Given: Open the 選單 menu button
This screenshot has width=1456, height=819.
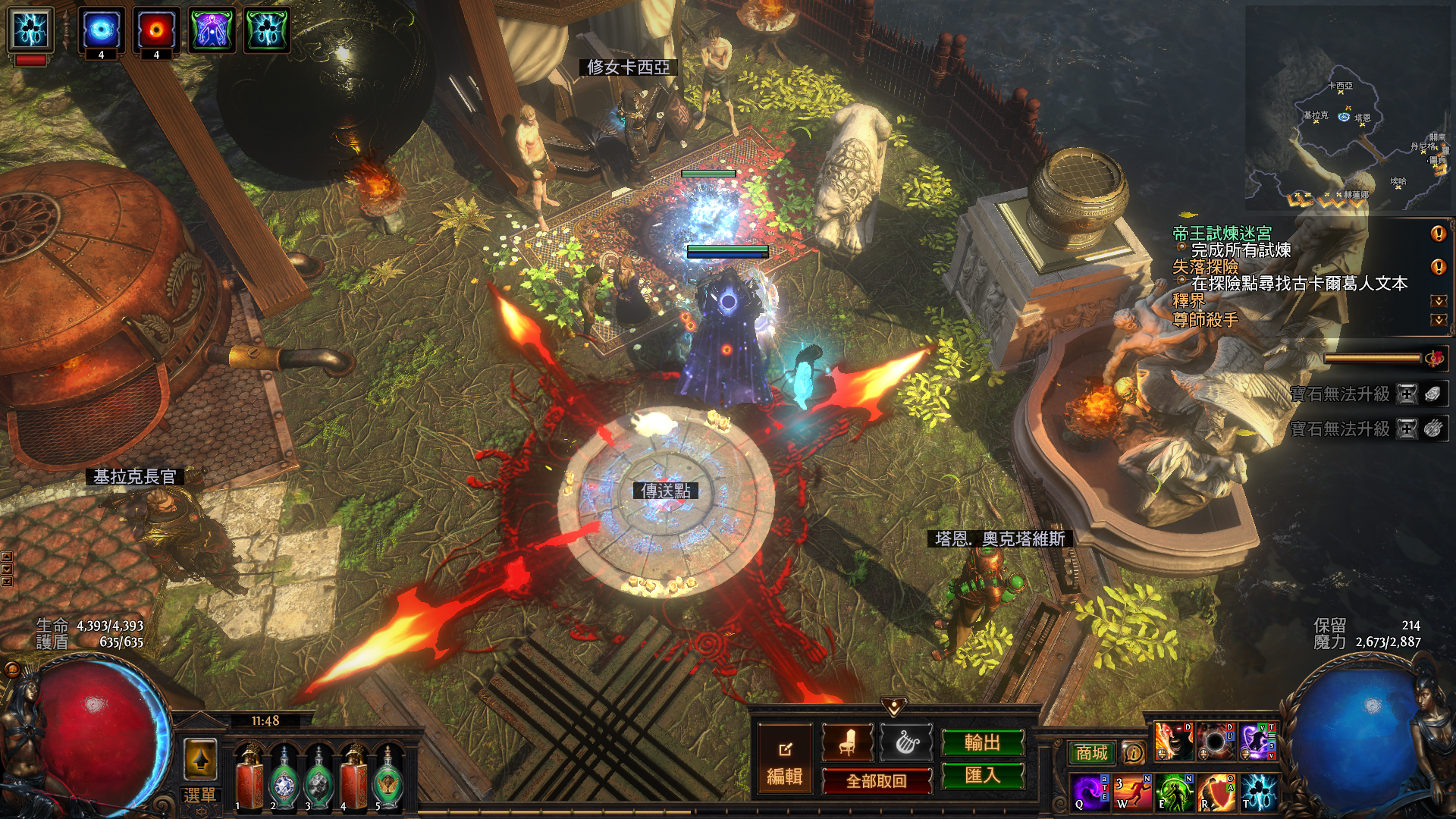Looking at the screenshot, I should click(x=199, y=795).
